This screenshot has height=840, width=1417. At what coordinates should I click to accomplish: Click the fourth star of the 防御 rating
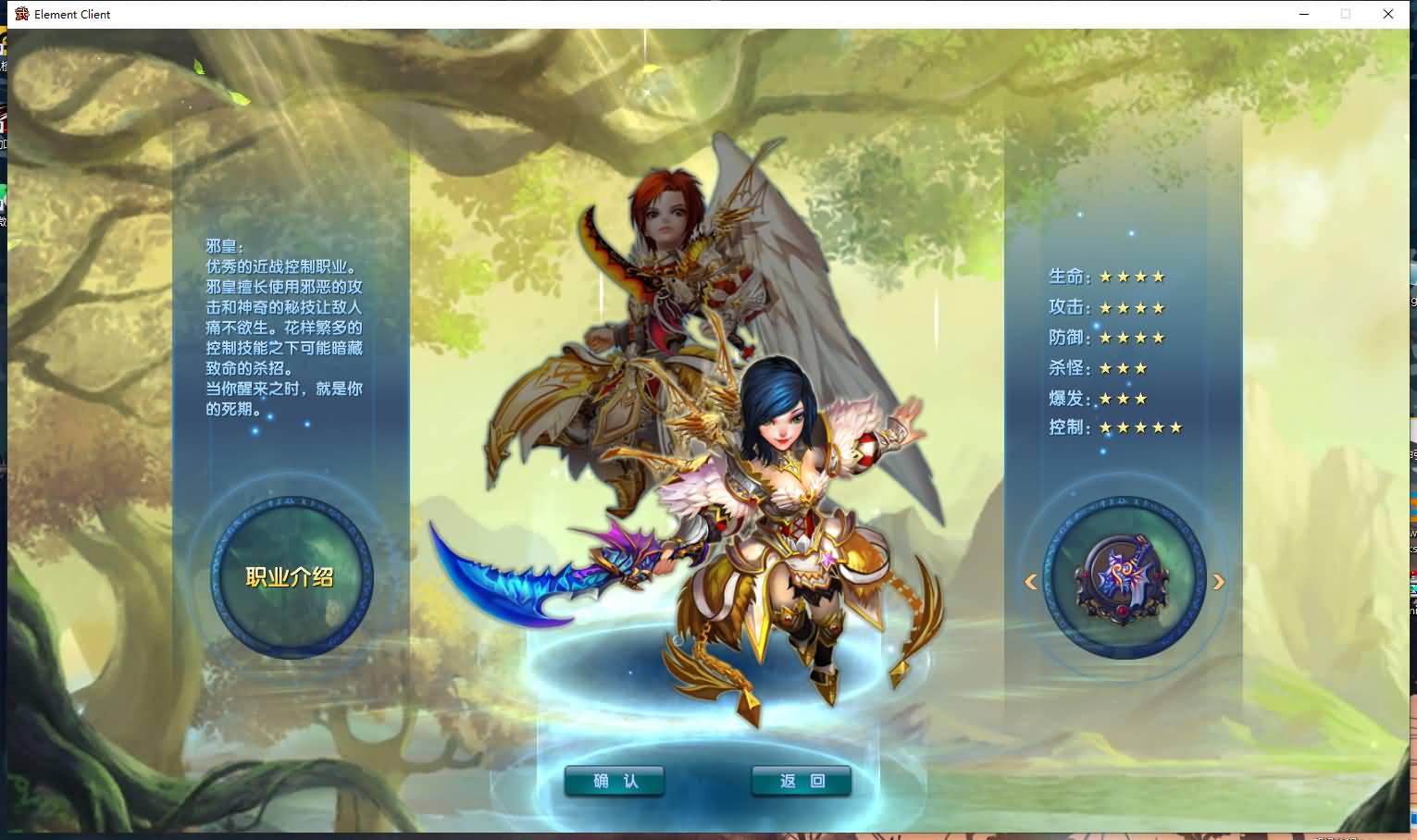(1158, 337)
